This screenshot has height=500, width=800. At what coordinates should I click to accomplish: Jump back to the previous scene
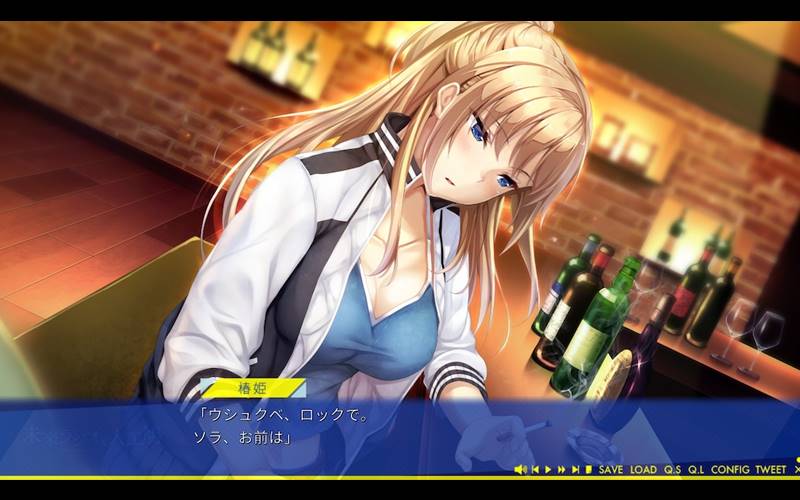click(x=535, y=469)
